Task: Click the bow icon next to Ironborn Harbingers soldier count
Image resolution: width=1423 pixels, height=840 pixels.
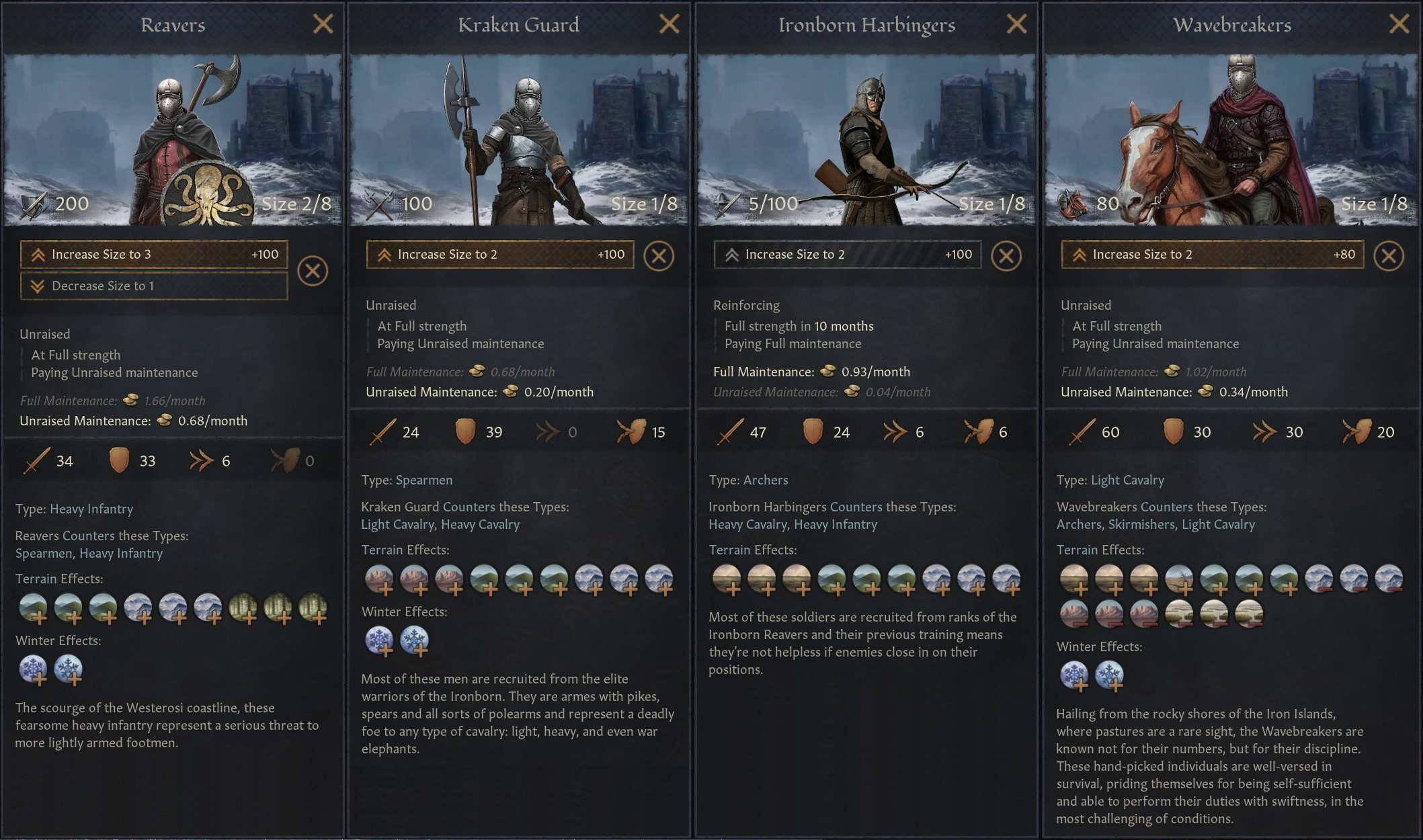Action: [x=724, y=203]
